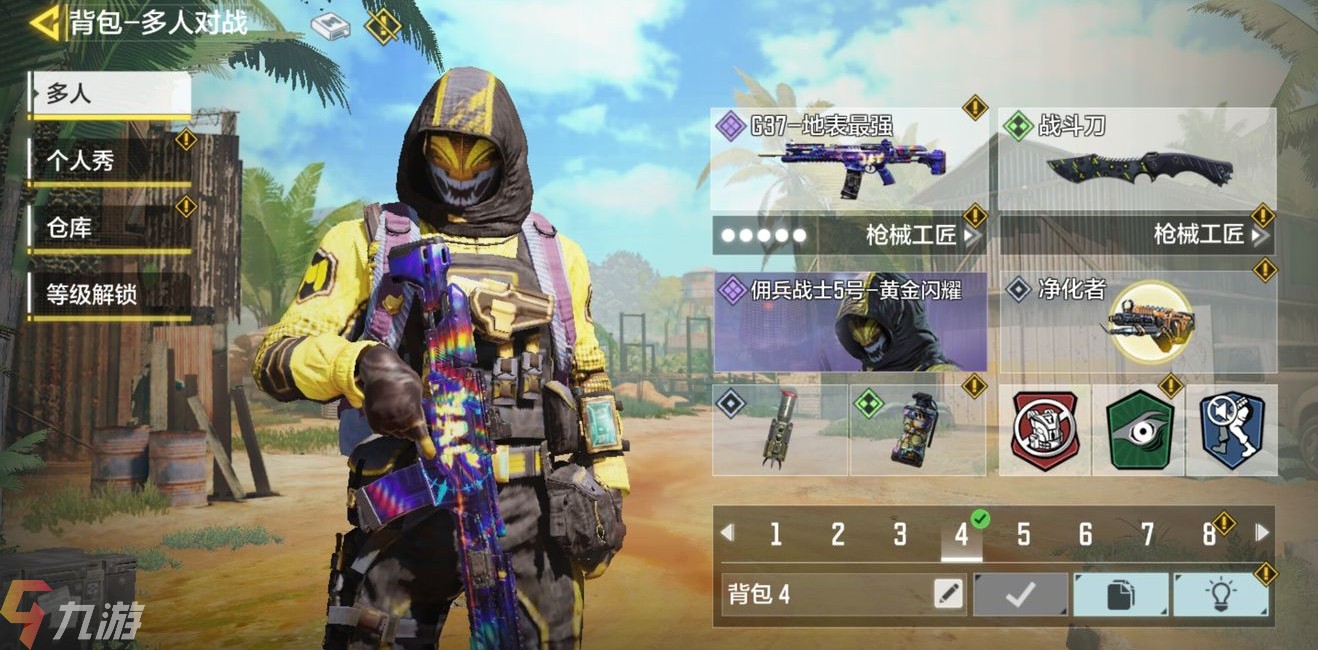Copy this loadout with the copy button
The width and height of the screenshot is (1318, 650).
point(1120,595)
